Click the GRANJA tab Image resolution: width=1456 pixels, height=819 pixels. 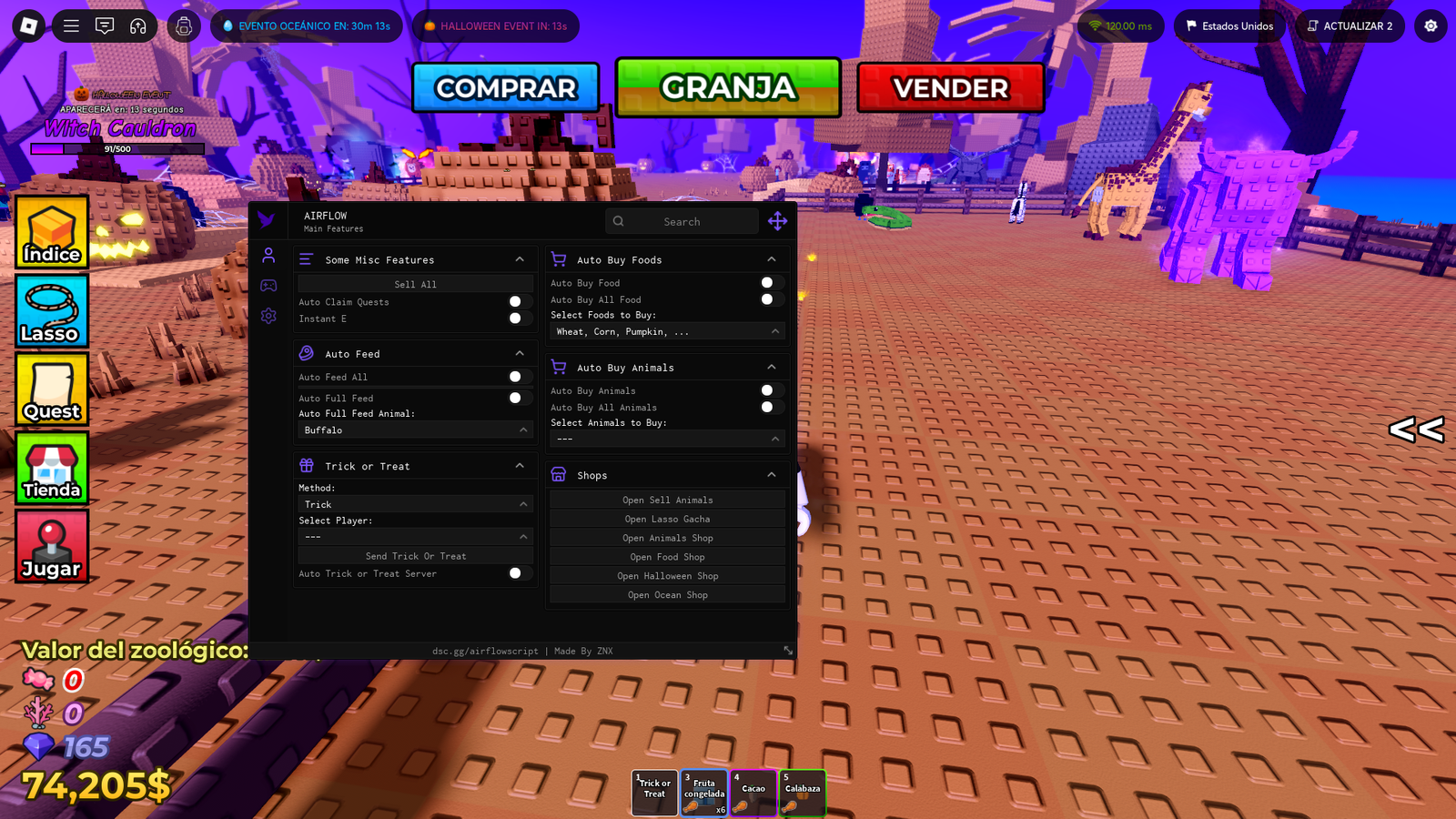(727, 87)
